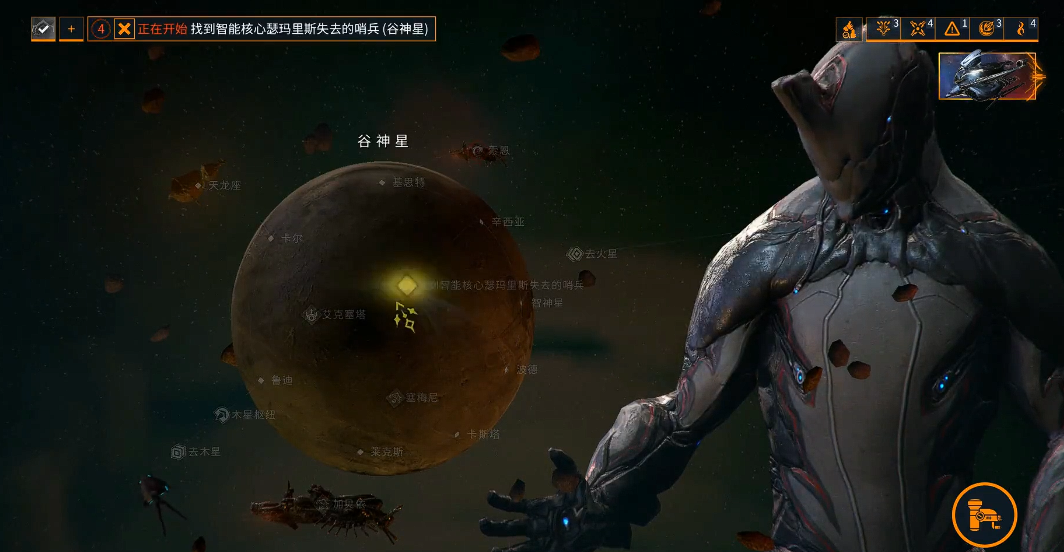Open the flame icon with count 4
The image size is (1064, 552).
tap(1023, 29)
